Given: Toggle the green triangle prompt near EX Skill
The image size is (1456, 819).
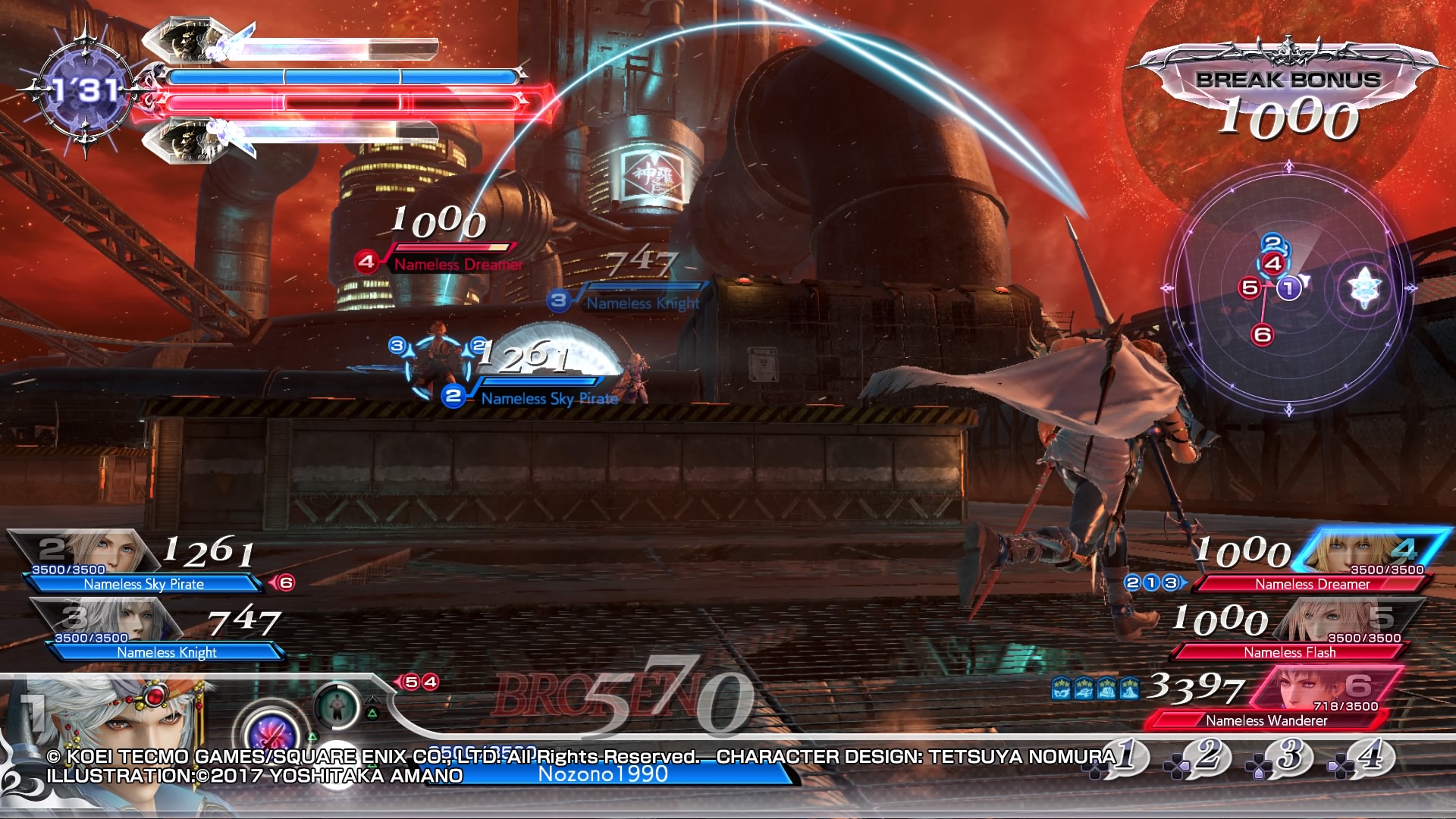Looking at the screenshot, I should tap(312, 736).
